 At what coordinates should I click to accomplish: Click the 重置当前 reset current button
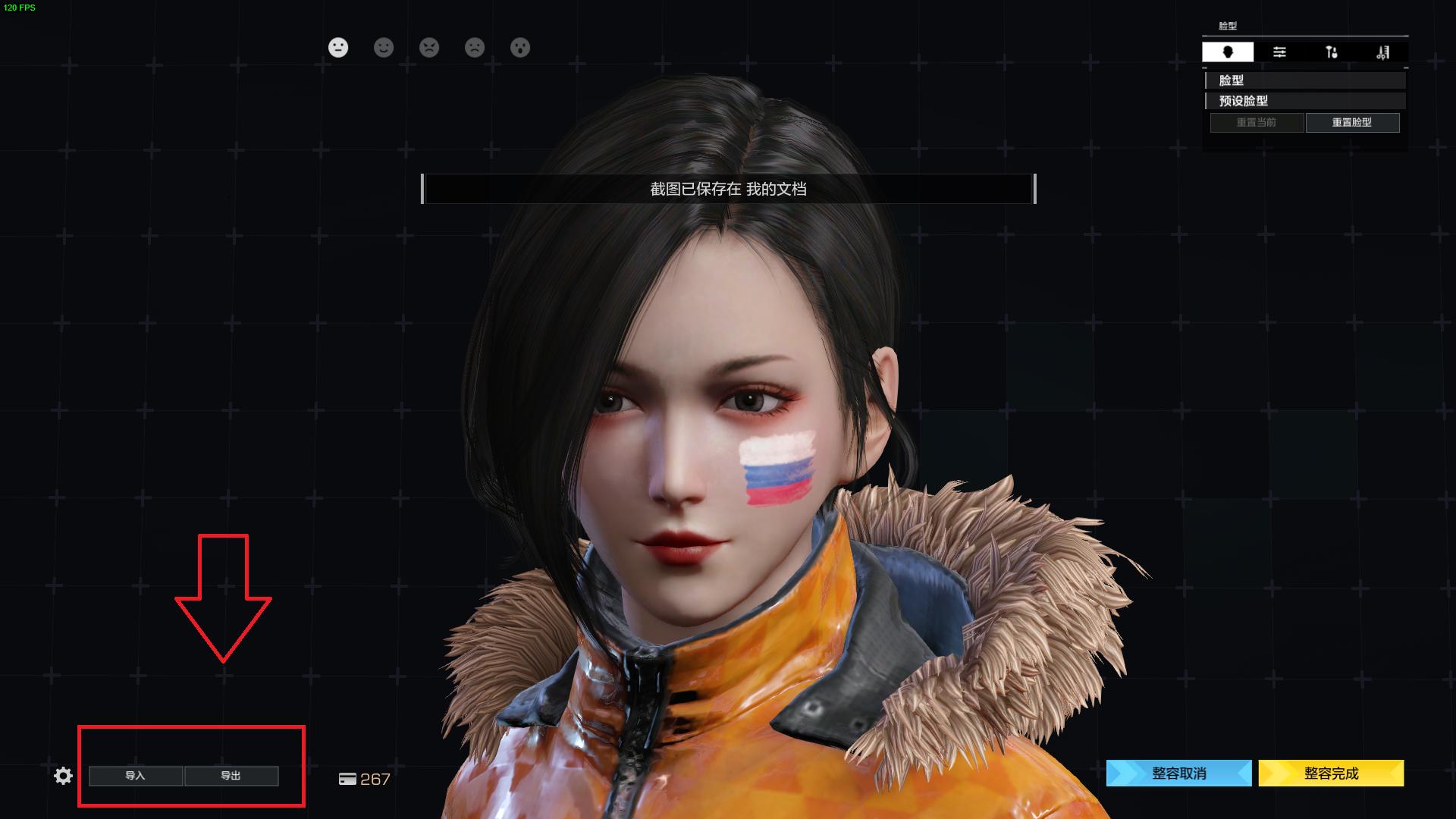(1257, 122)
